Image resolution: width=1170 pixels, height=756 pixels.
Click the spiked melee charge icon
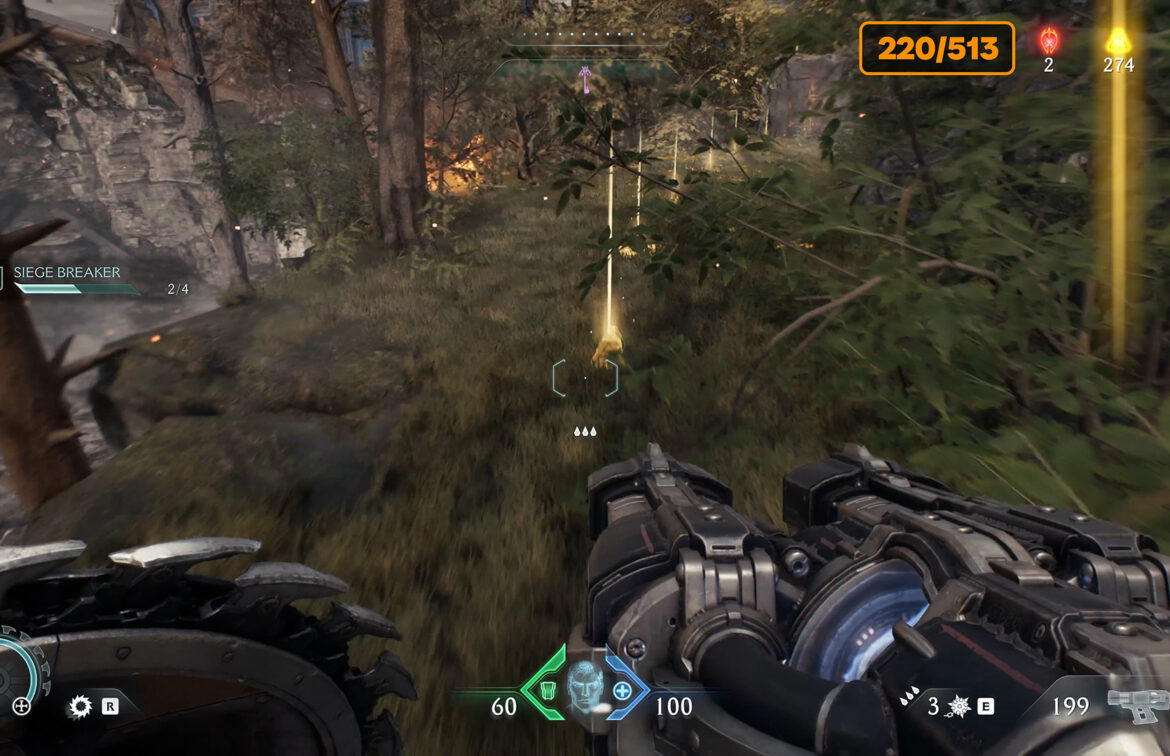pos(960,706)
